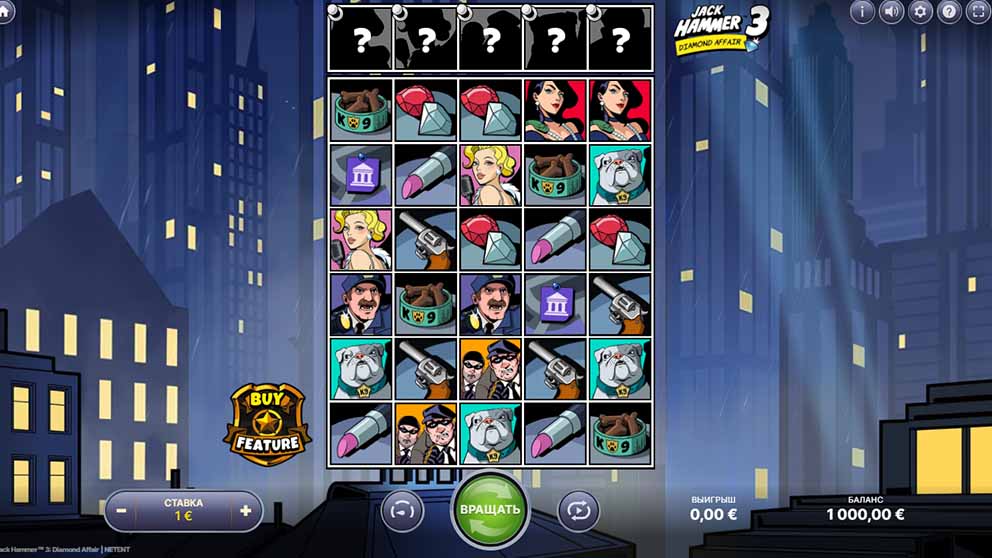Open settings with the gear icon
The width and height of the screenshot is (992, 558).
click(920, 12)
